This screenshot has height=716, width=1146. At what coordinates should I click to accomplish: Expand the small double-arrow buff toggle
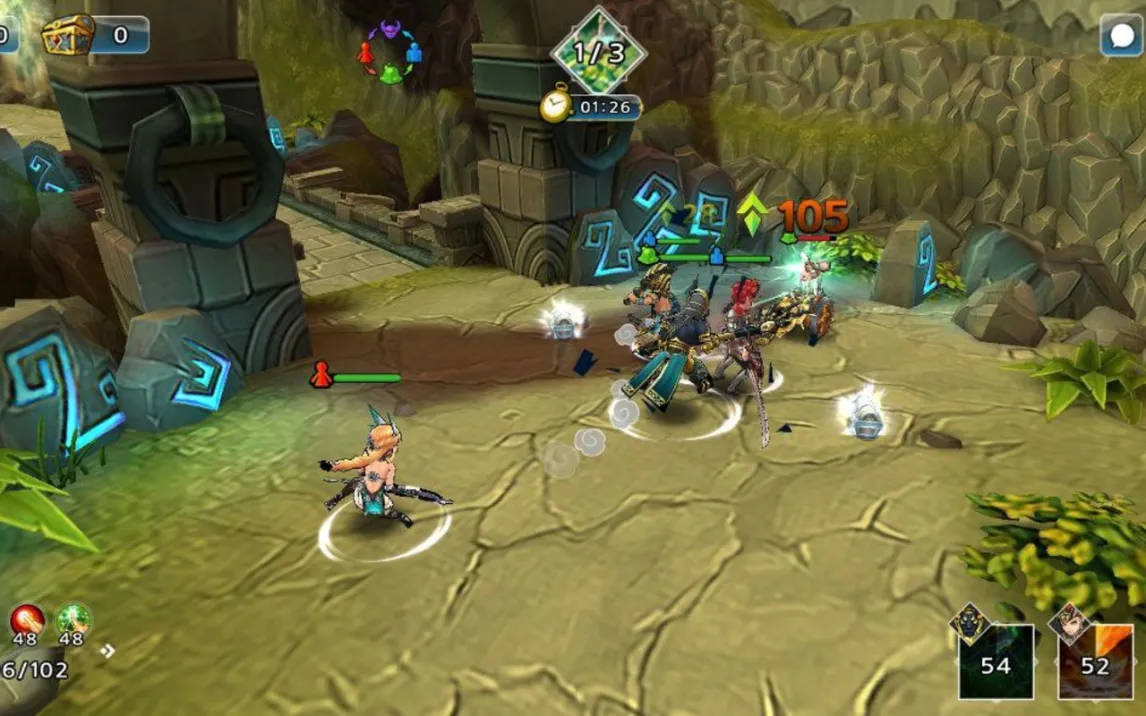tap(108, 651)
